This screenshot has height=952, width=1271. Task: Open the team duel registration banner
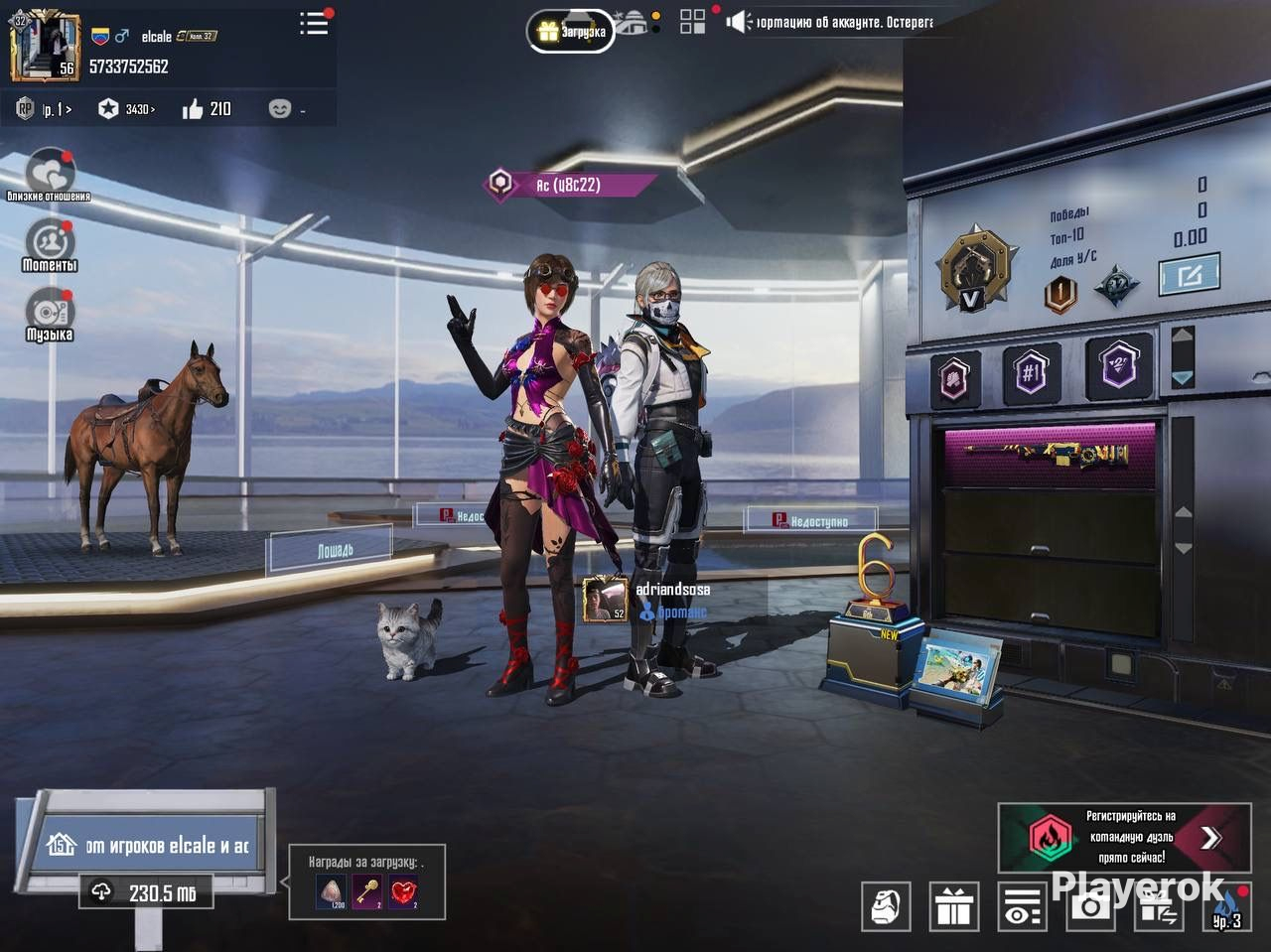click(x=1124, y=838)
